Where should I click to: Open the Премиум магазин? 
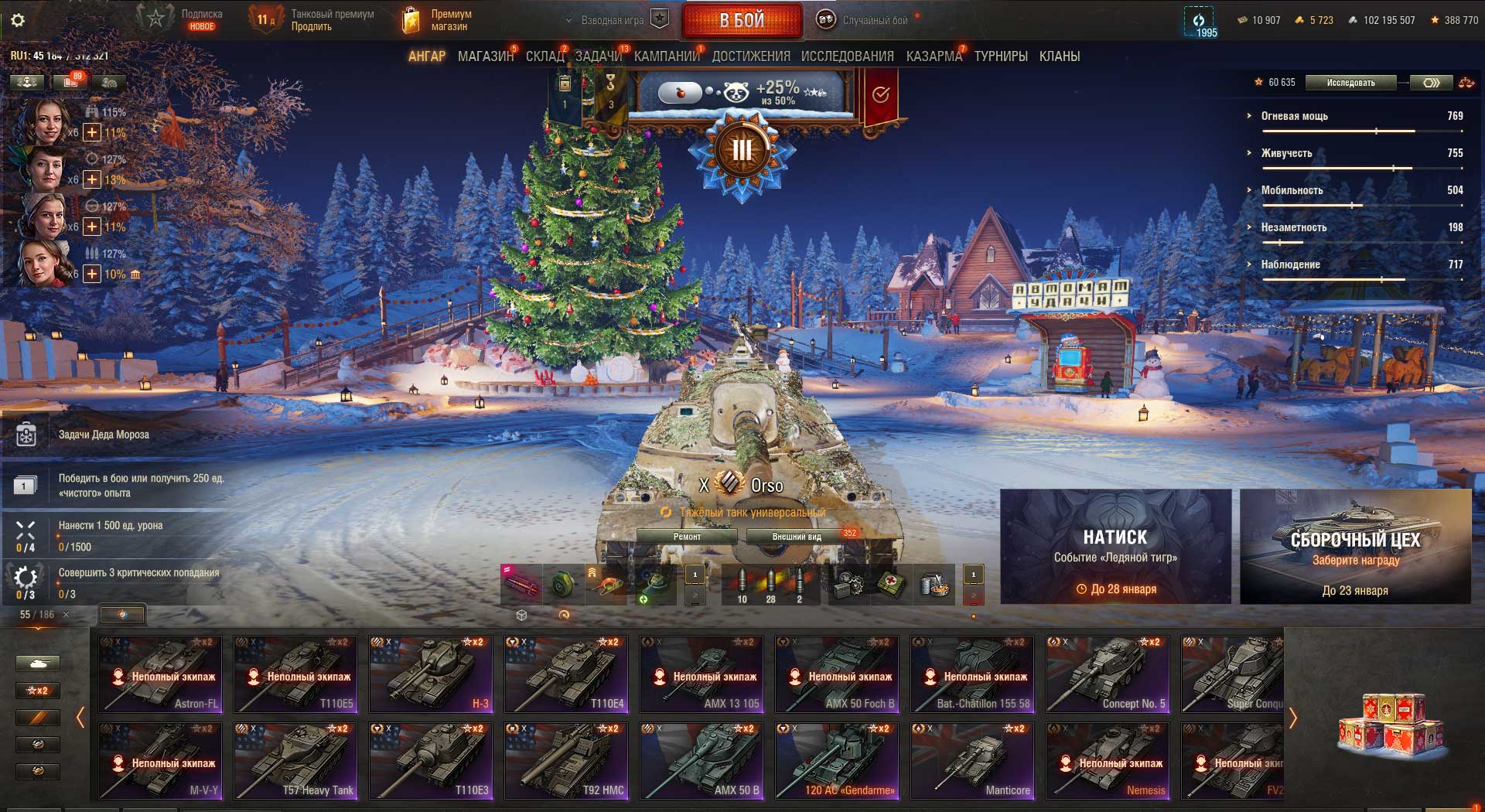[x=437, y=20]
